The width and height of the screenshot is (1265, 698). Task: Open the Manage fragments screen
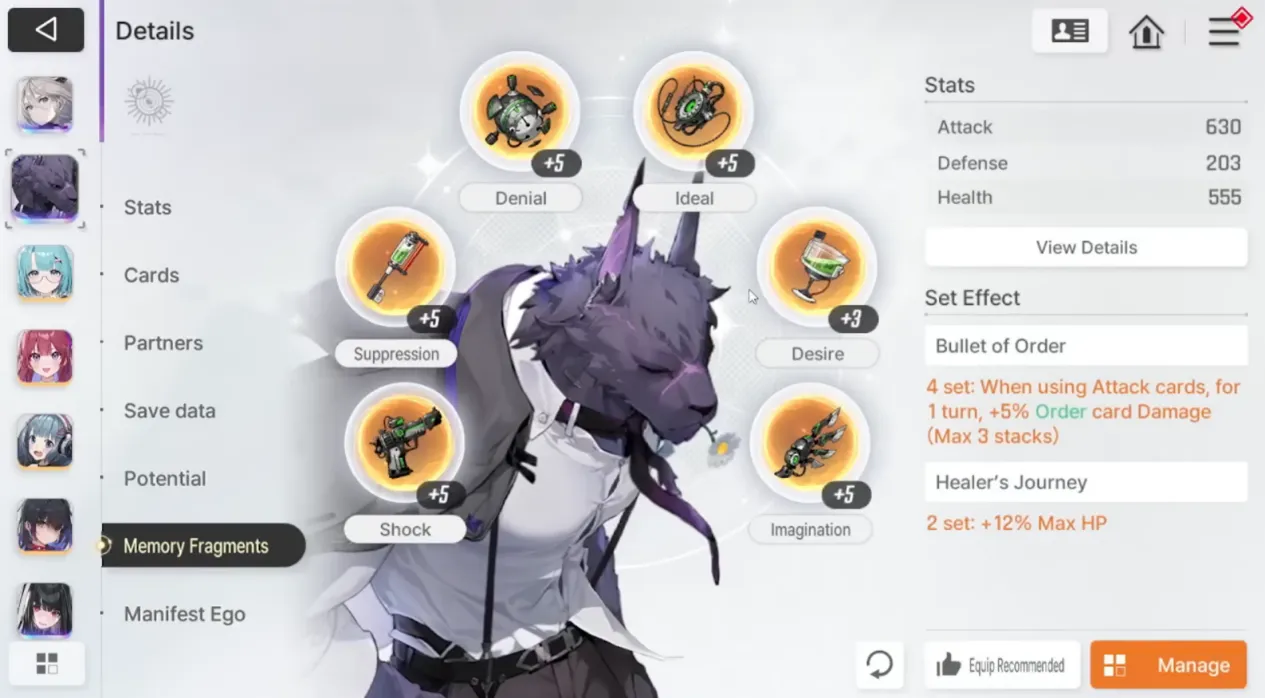click(x=1168, y=665)
